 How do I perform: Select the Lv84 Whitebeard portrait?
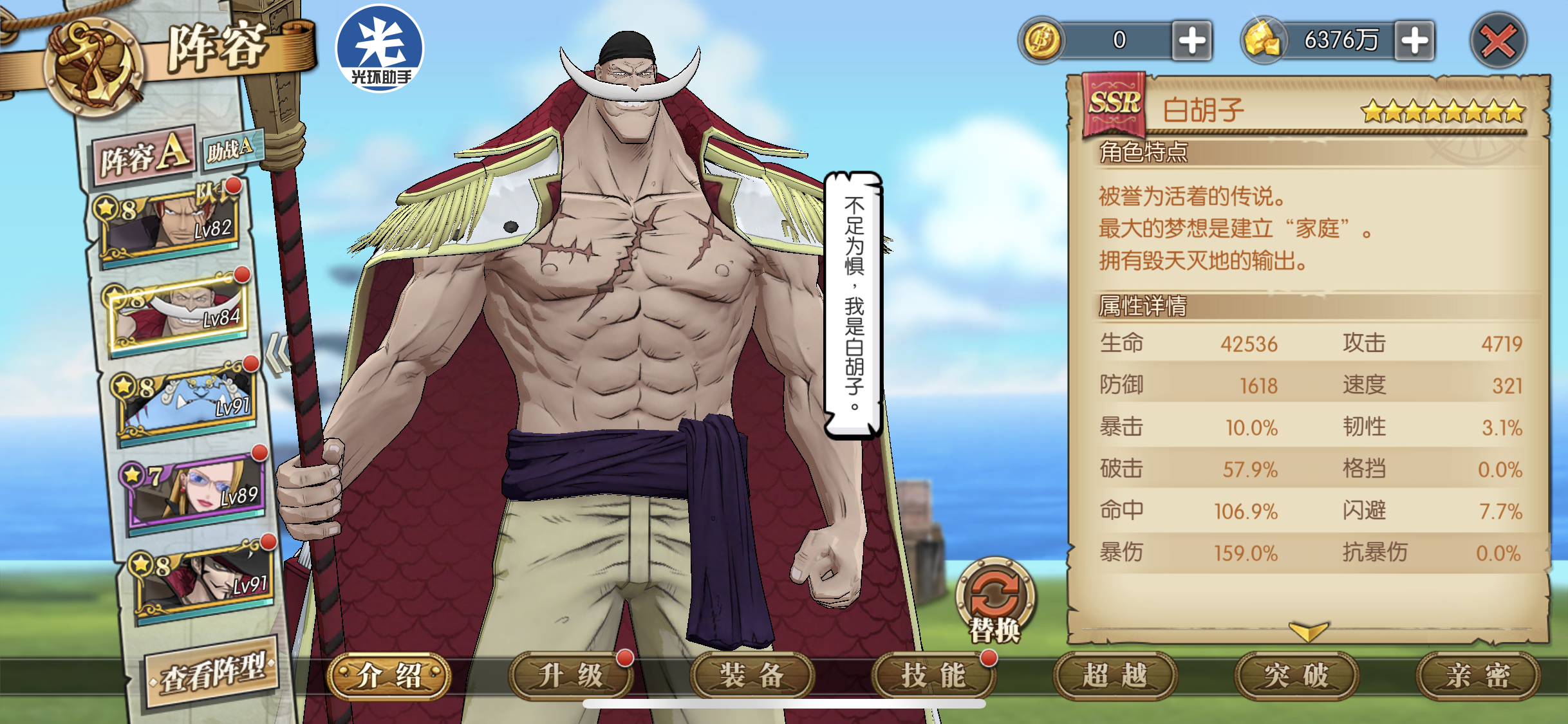(x=179, y=312)
